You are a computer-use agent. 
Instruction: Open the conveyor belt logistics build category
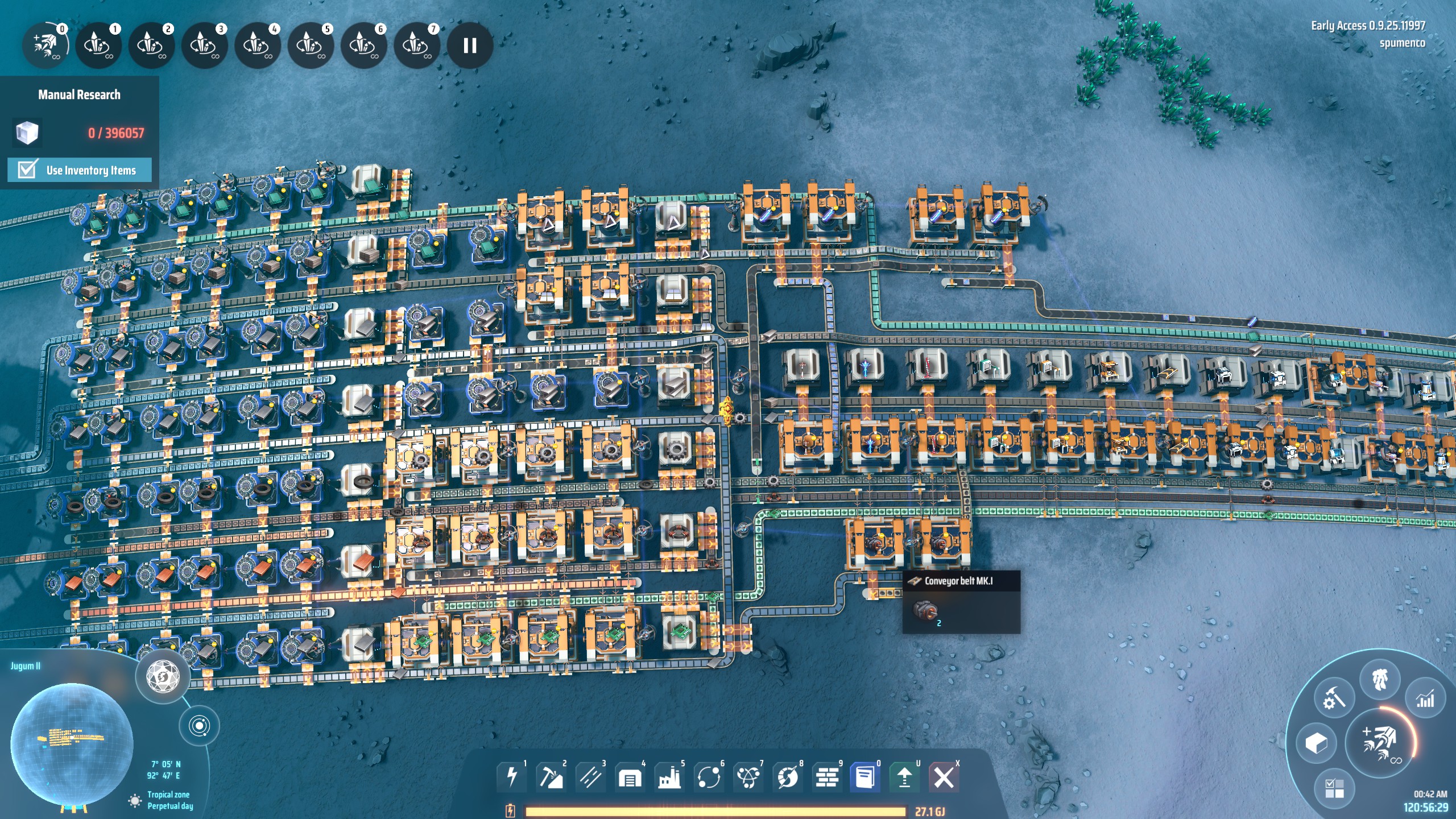pyautogui.click(x=590, y=777)
